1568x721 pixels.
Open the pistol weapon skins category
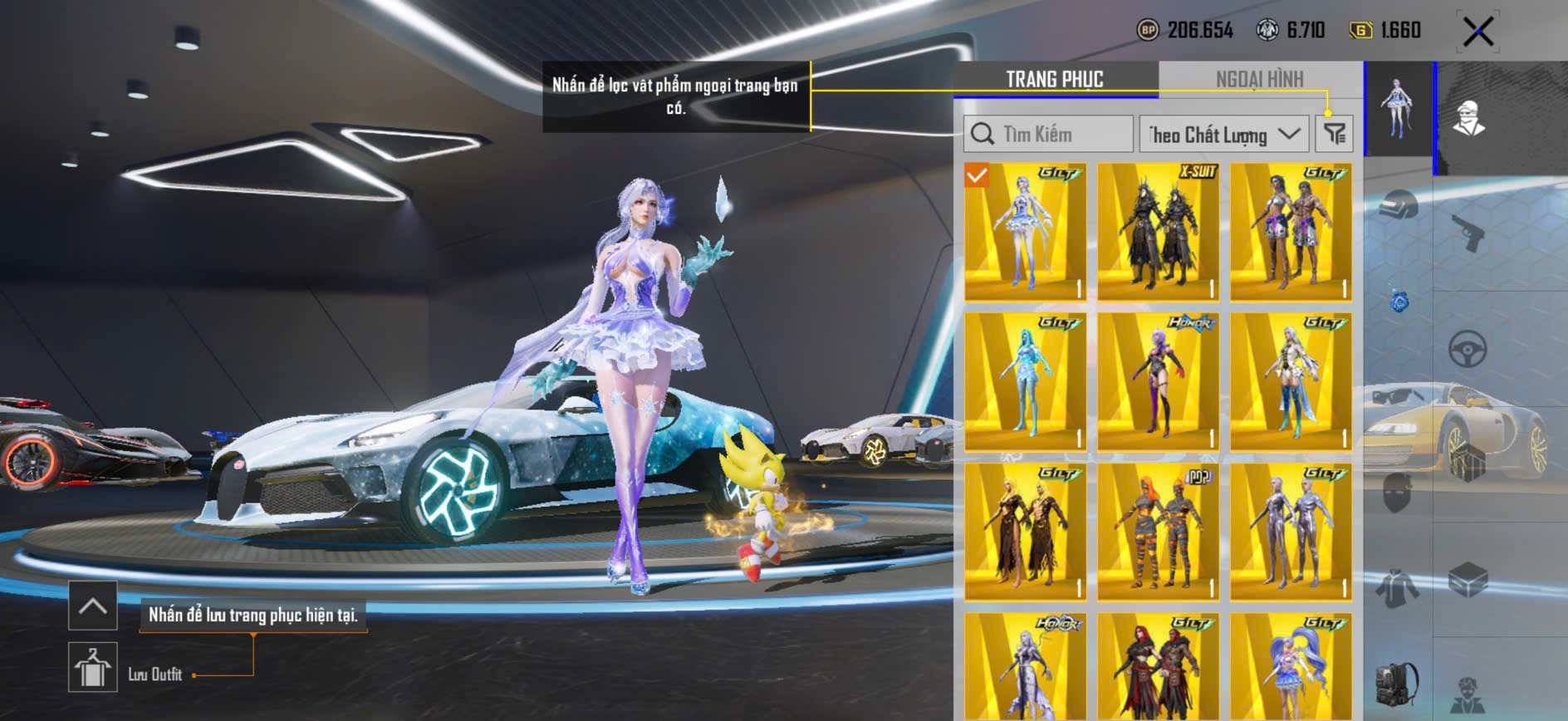[x=1468, y=231]
